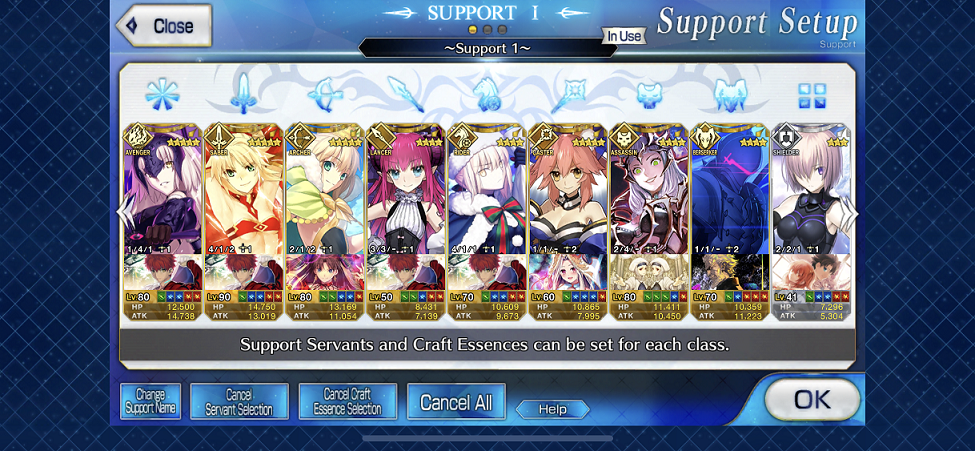Show the next support set with right arrow
The width and height of the screenshot is (975, 451).
click(851, 212)
